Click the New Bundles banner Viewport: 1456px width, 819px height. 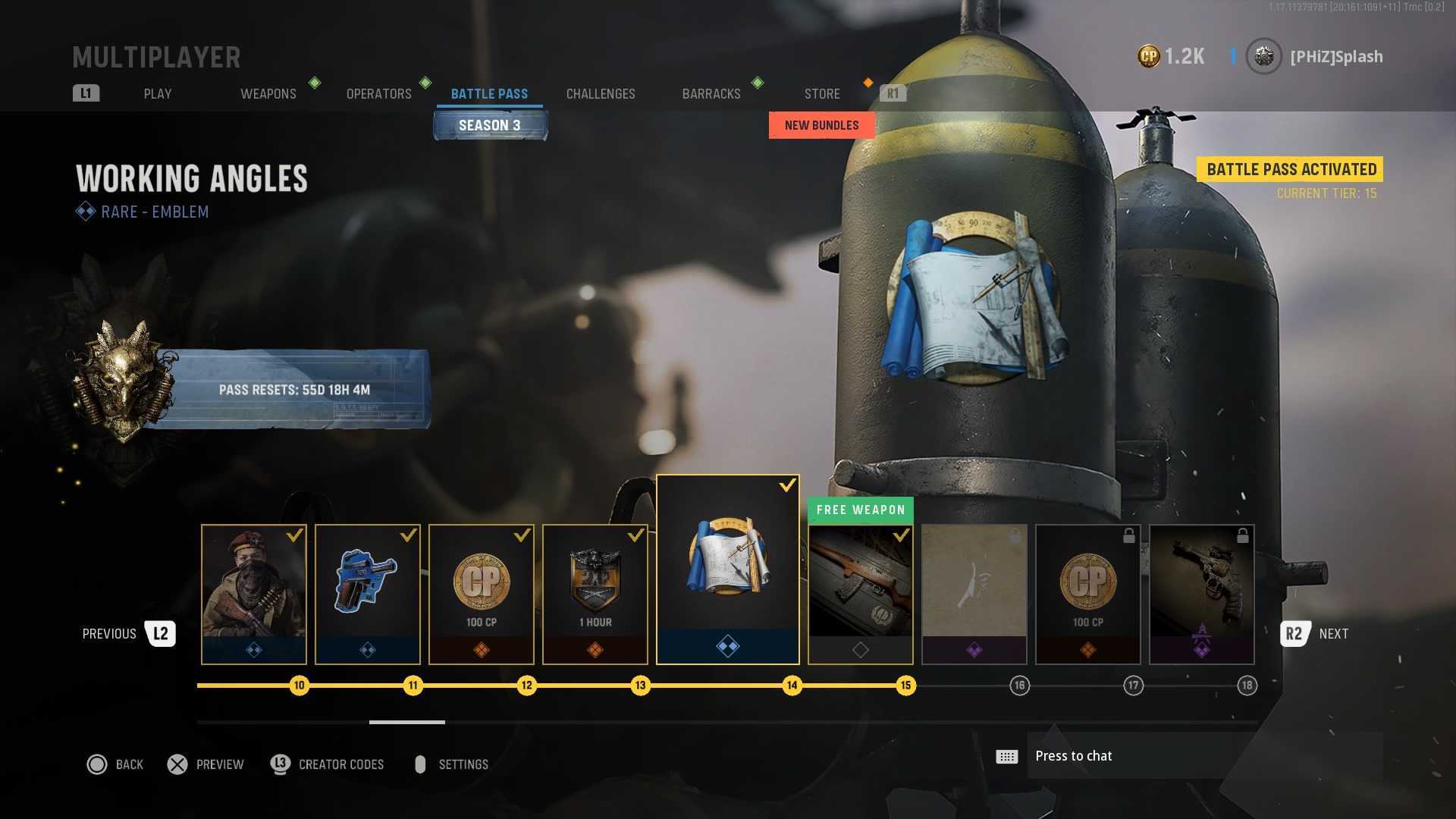tap(821, 125)
